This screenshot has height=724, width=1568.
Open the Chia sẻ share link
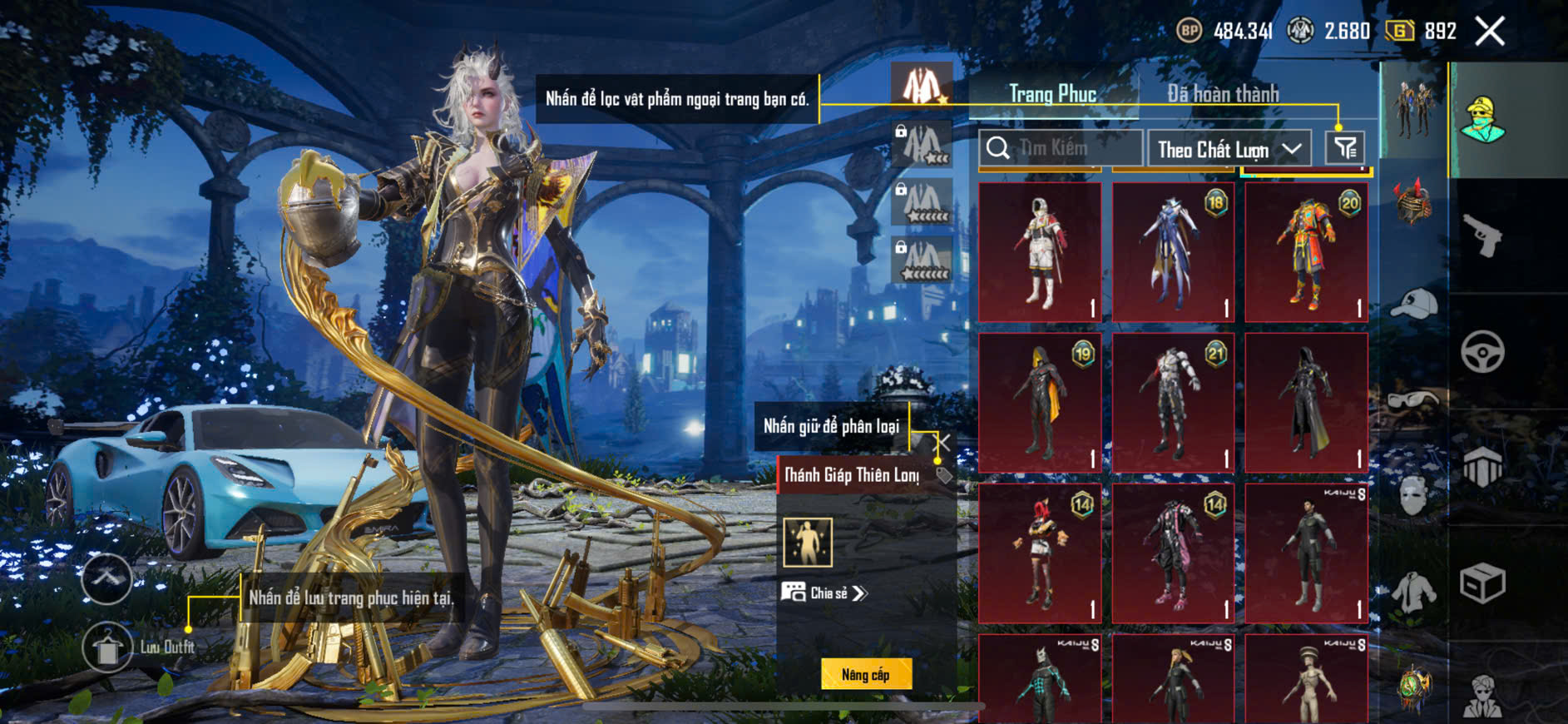[824, 593]
